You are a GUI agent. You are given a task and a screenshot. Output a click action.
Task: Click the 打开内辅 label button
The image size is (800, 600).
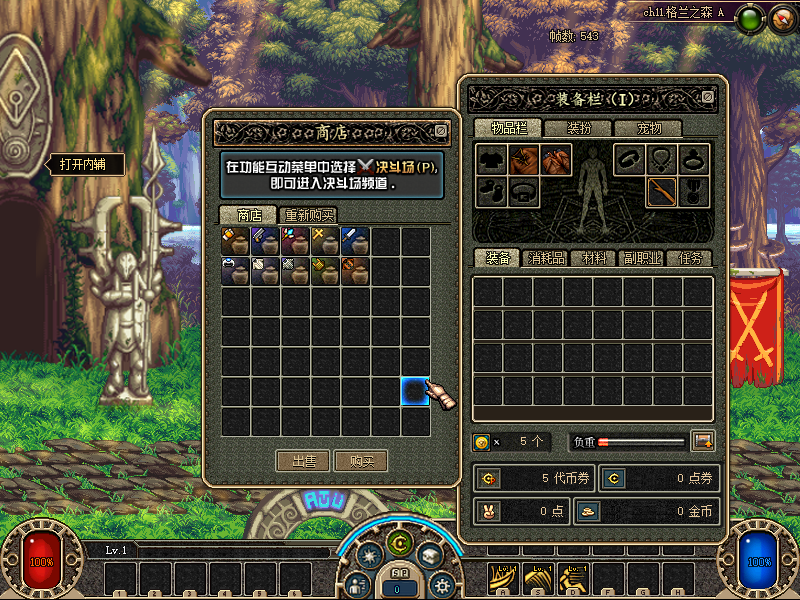pyautogui.click(x=83, y=165)
